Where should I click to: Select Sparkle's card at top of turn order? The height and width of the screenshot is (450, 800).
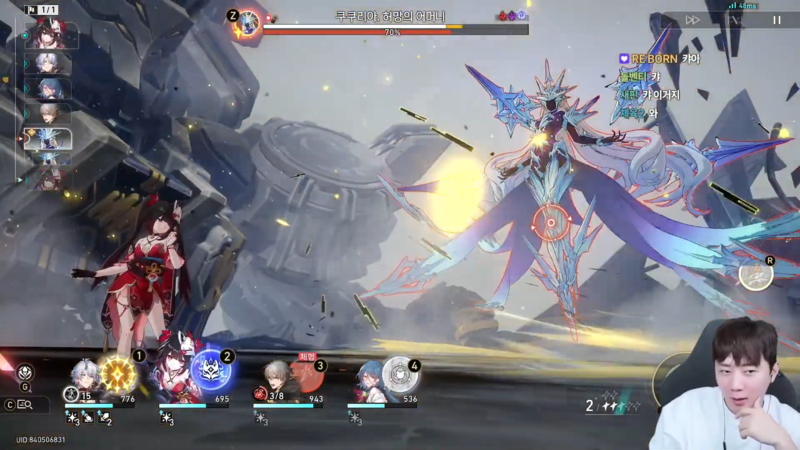pos(50,36)
